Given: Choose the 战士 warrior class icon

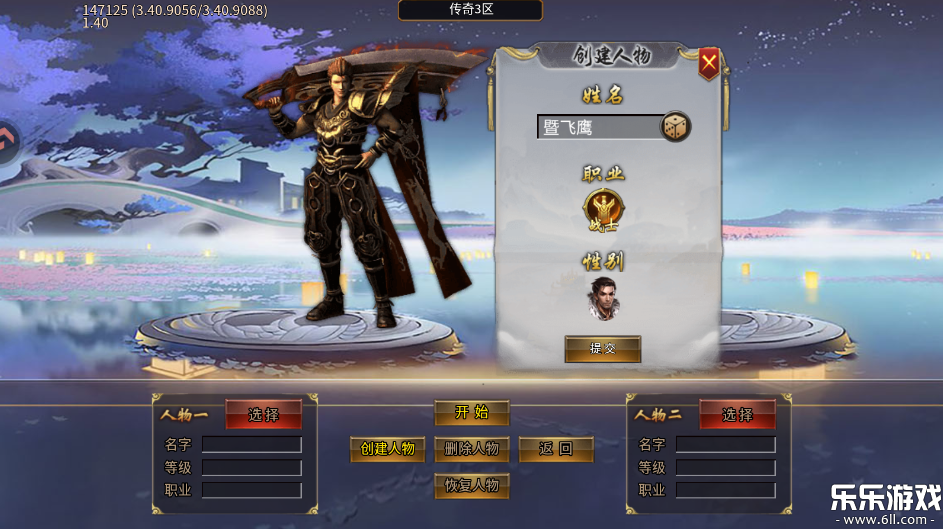Looking at the screenshot, I should 603,209.
